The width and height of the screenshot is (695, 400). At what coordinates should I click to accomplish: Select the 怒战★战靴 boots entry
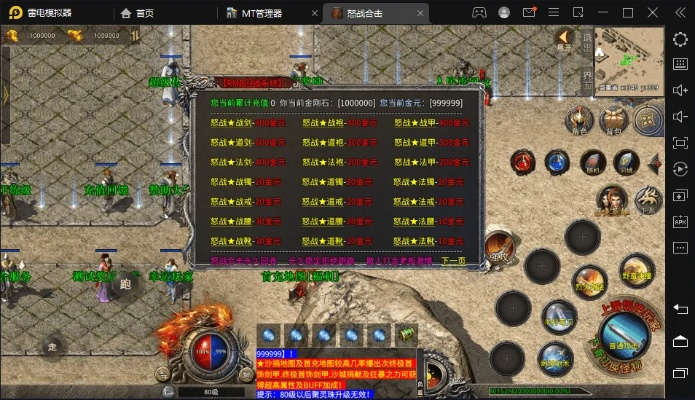coord(238,241)
